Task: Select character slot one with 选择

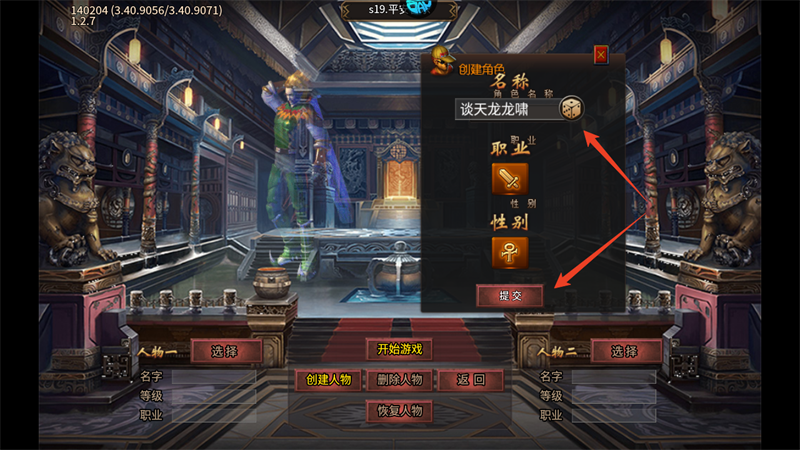Action: pyautogui.click(x=226, y=351)
